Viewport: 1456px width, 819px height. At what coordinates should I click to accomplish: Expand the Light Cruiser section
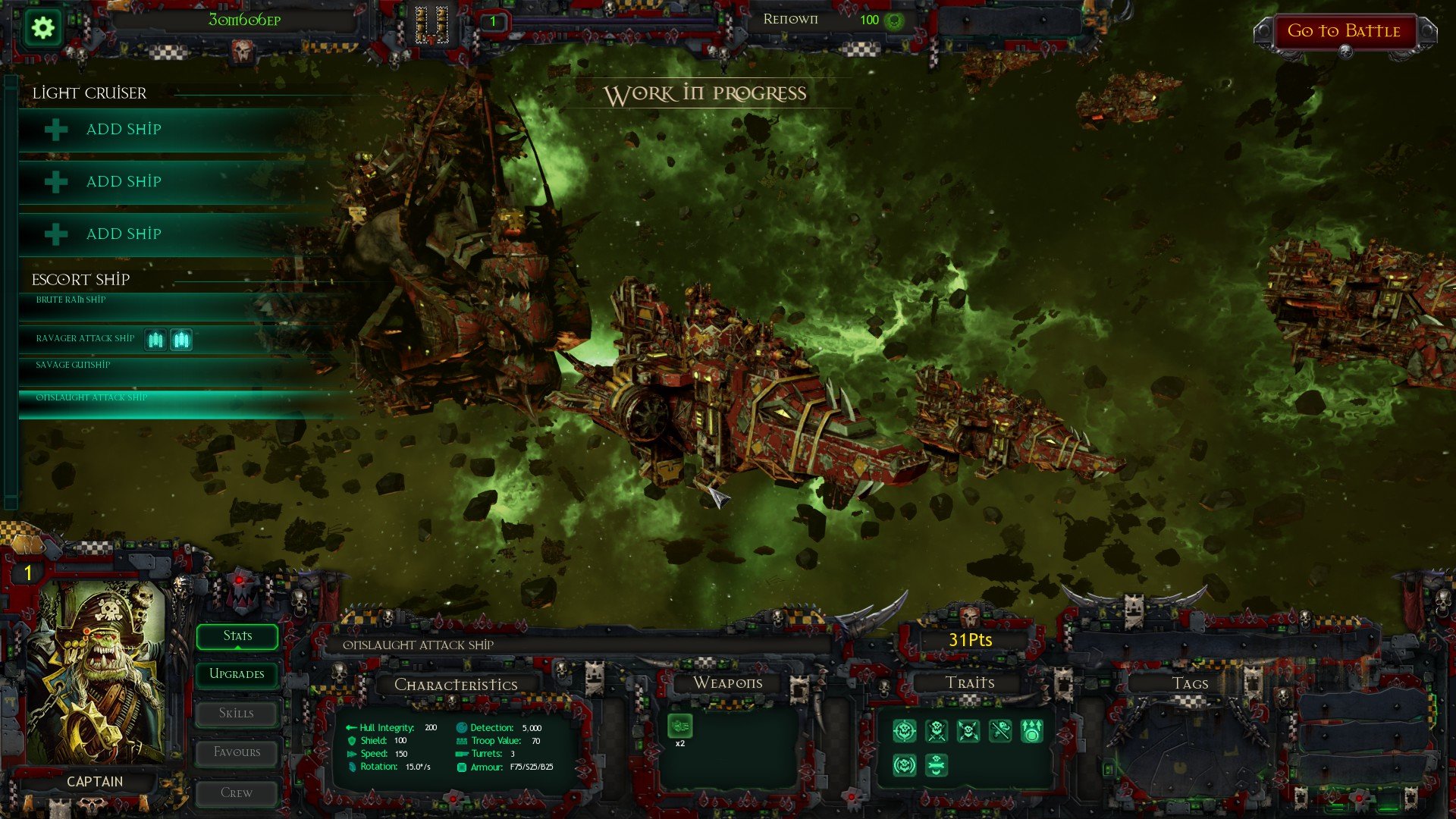click(88, 93)
